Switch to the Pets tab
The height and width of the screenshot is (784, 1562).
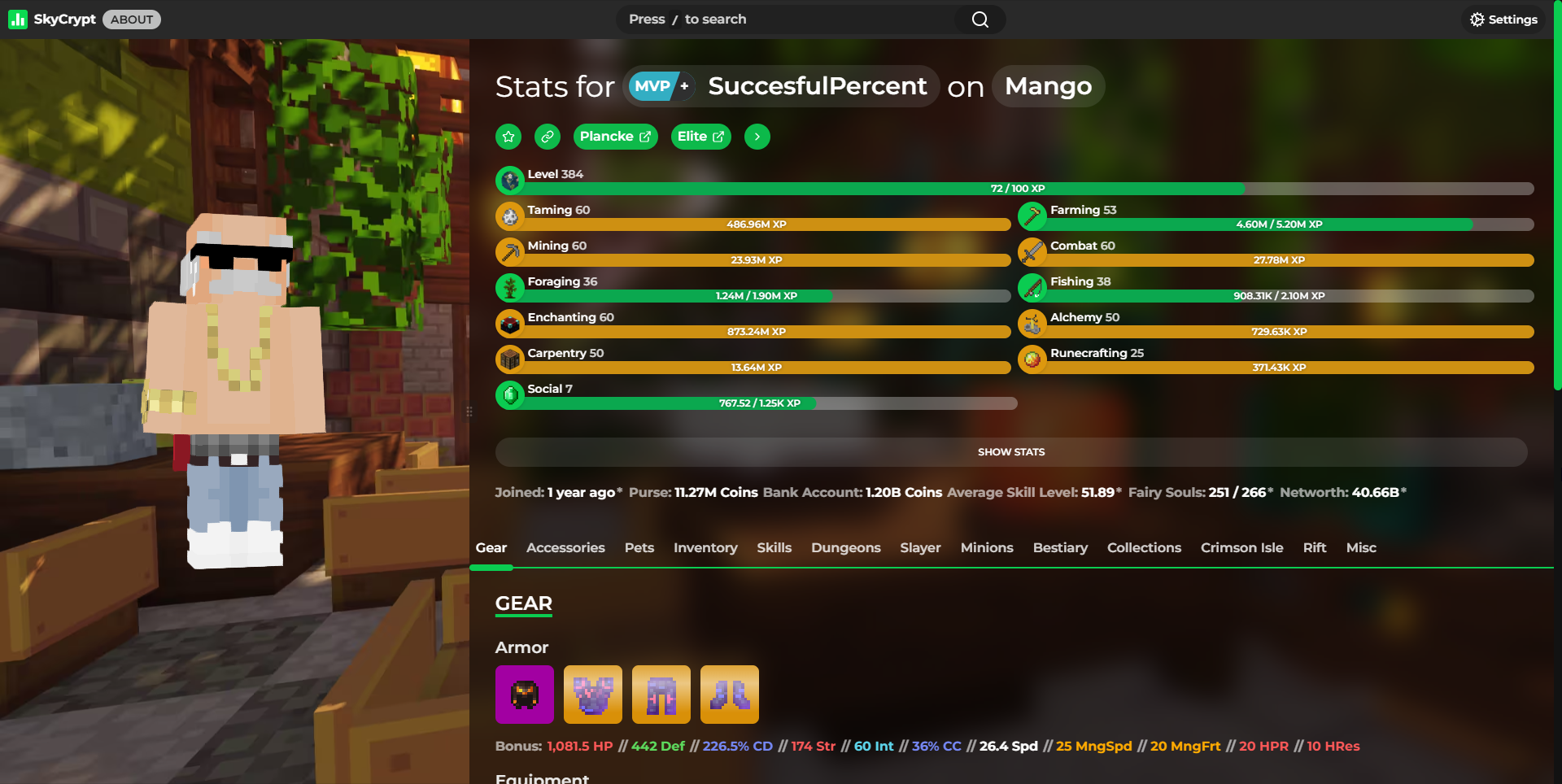(639, 548)
